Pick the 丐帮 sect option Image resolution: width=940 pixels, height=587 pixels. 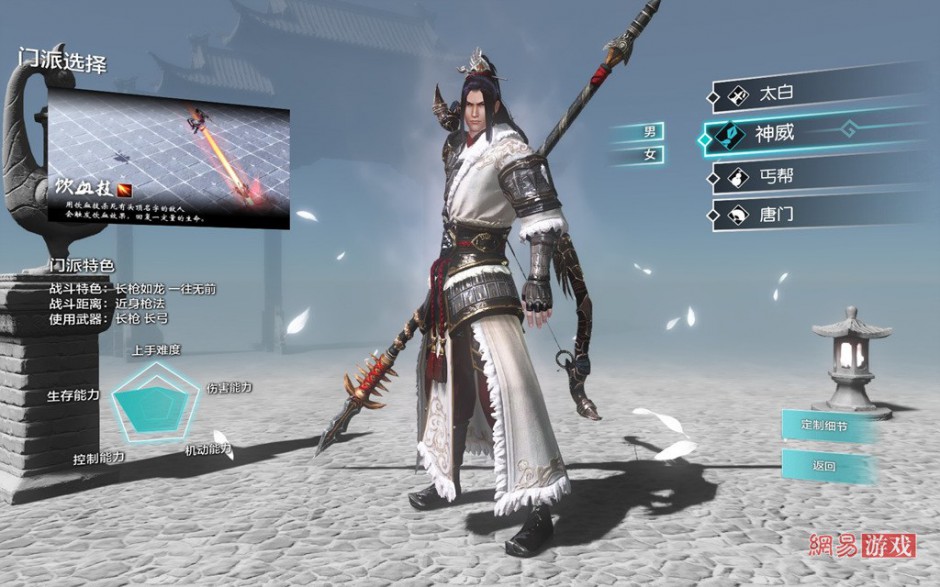coord(790,176)
